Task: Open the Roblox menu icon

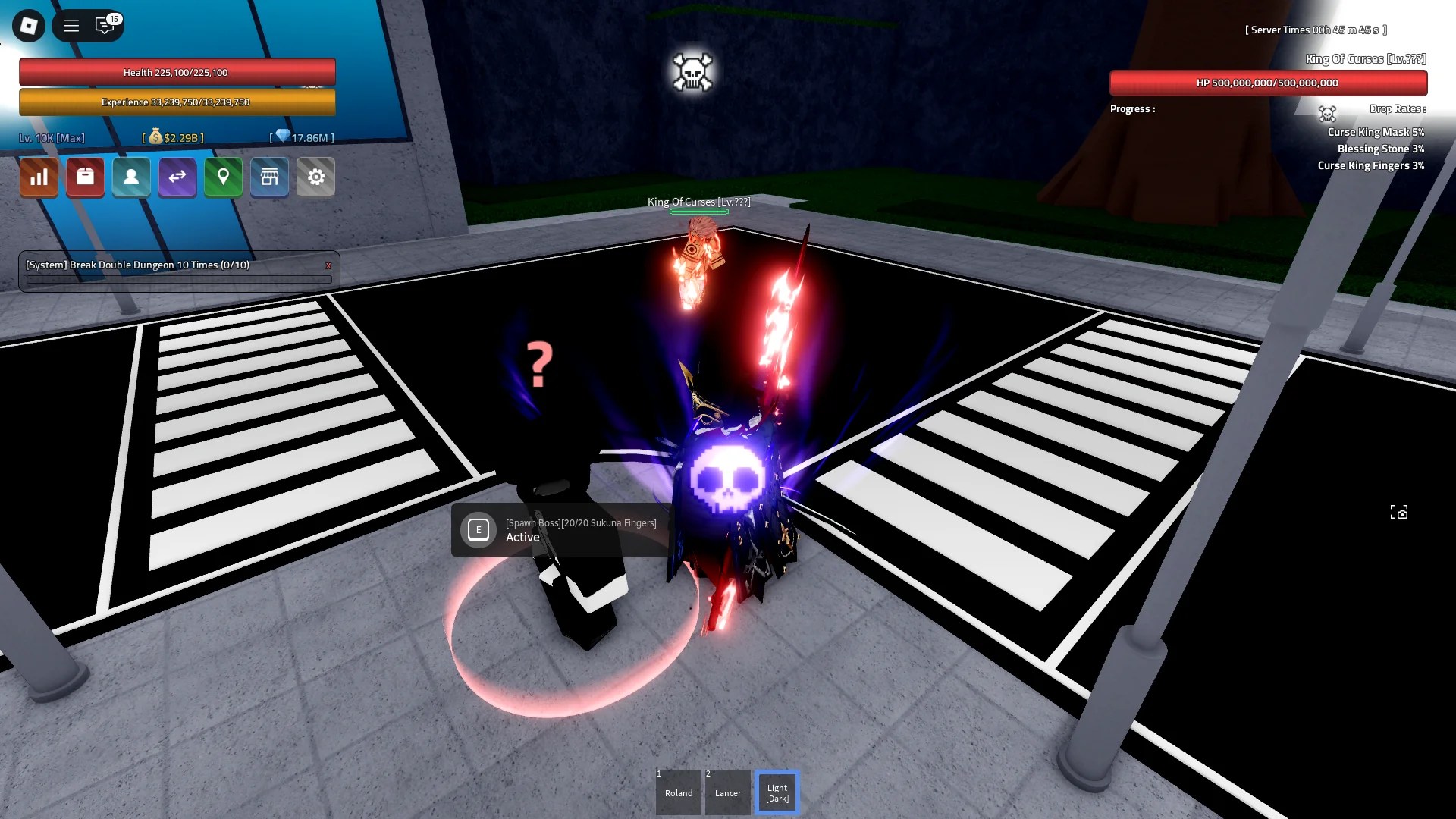Action: pos(28,26)
